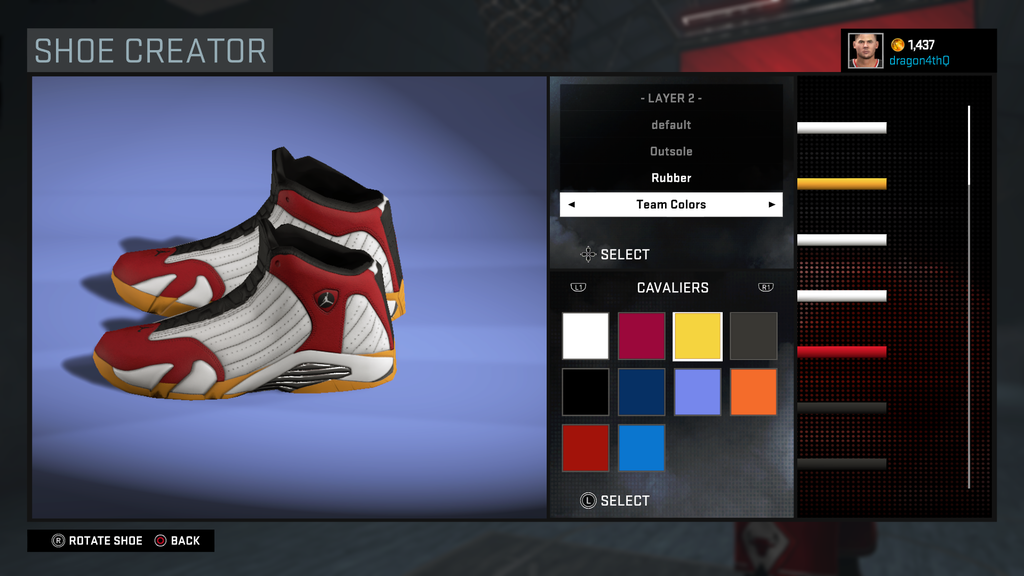The image size is (1024, 576).
Task: Choose the yellow color swatch
Action: point(698,336)
